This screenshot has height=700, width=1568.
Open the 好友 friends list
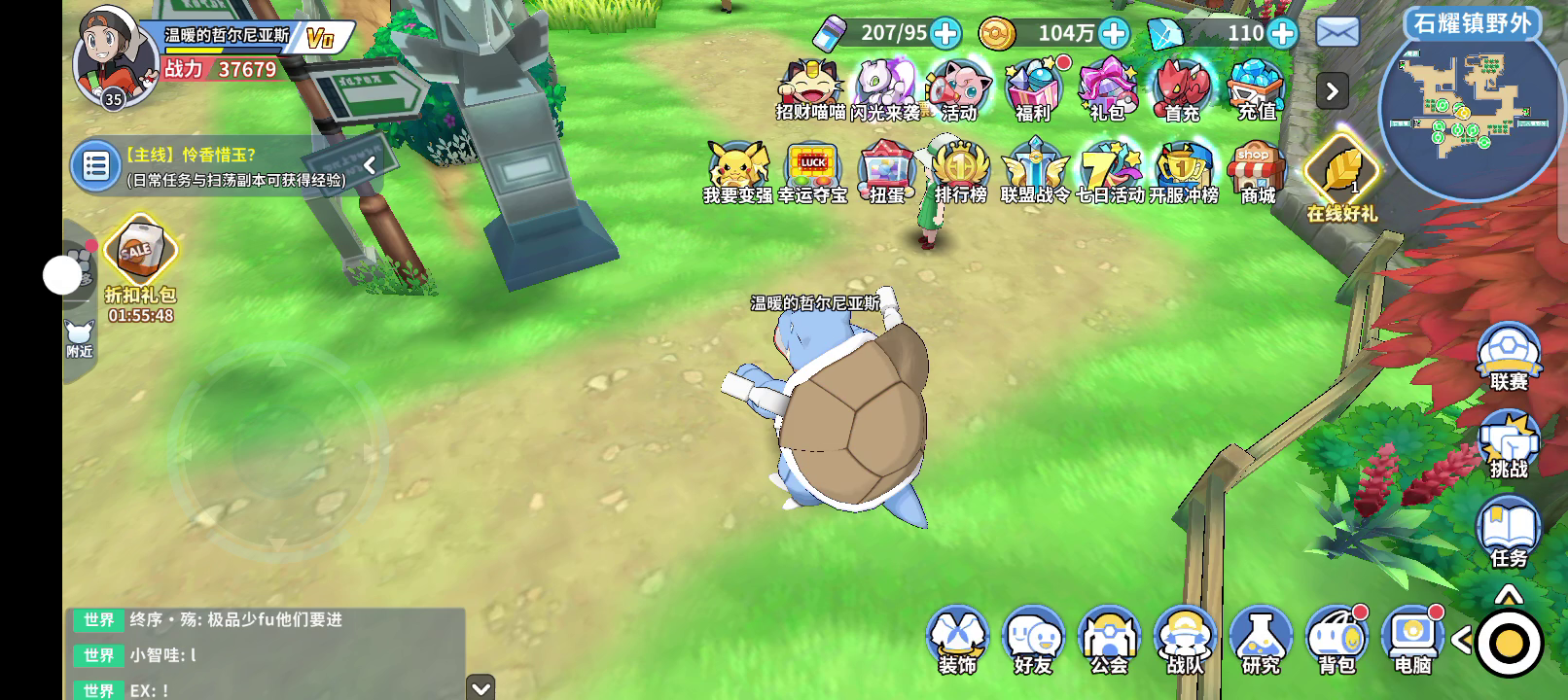1033,641
